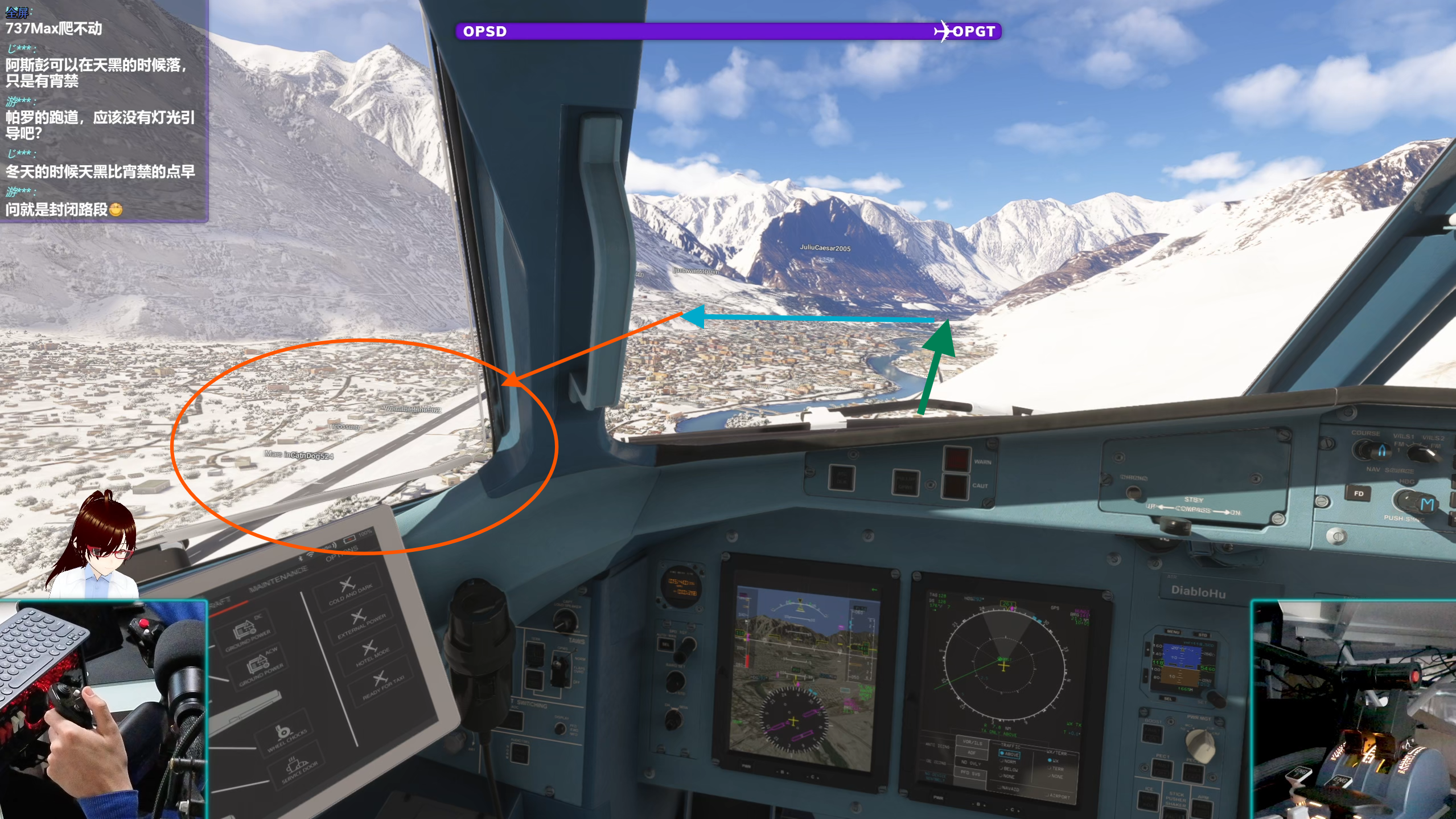Choose PFD SVS on the display menu
Screen dimensions: 1456x819
point(972,772)
